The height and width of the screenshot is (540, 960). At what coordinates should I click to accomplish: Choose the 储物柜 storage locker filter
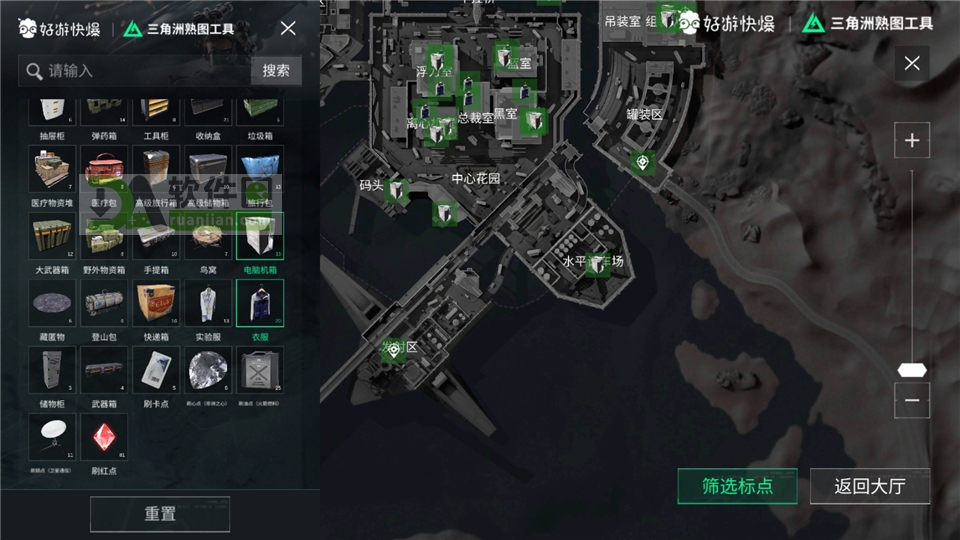pyautogui.click(x=52, y=371)
